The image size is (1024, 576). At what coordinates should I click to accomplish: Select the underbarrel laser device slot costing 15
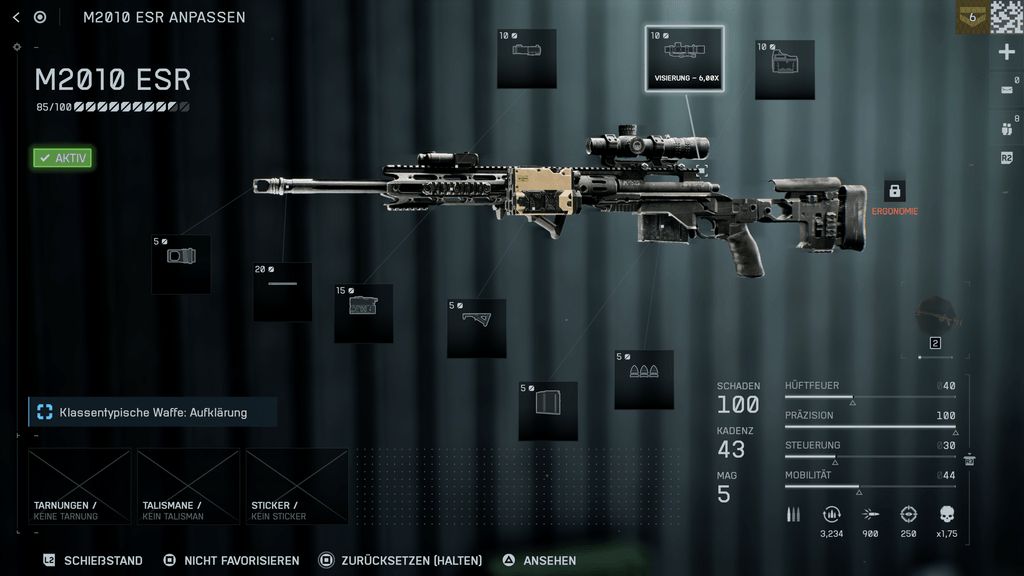[363, 313]
